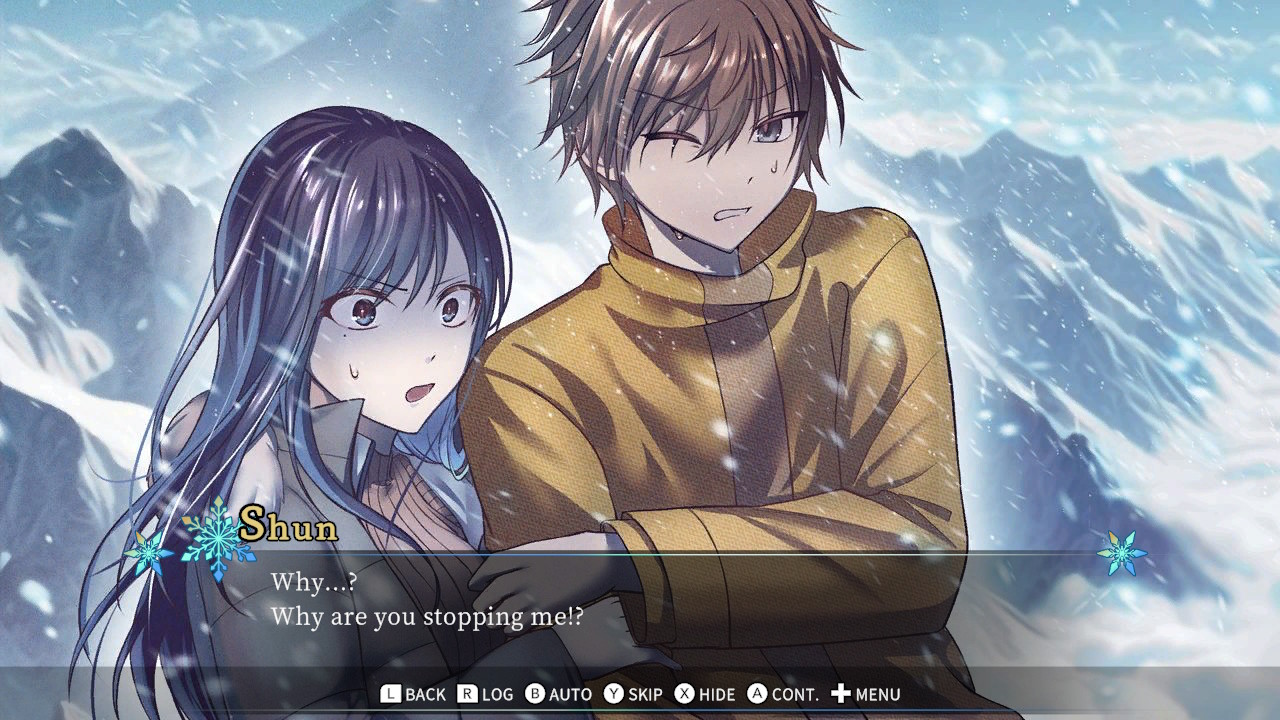1280x720 pixels.
Task: Open the LOG to review dialogue history
Action: [496, 693]
